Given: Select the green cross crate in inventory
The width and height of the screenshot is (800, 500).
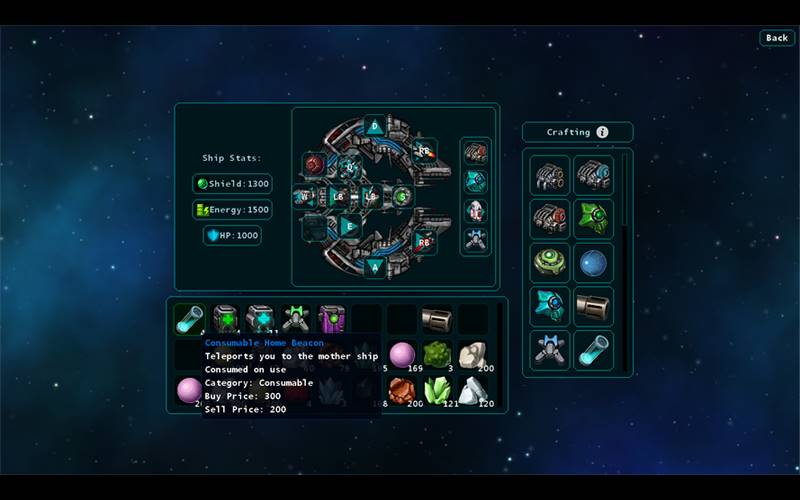Looking at the screenshot, I should point(225,319).
